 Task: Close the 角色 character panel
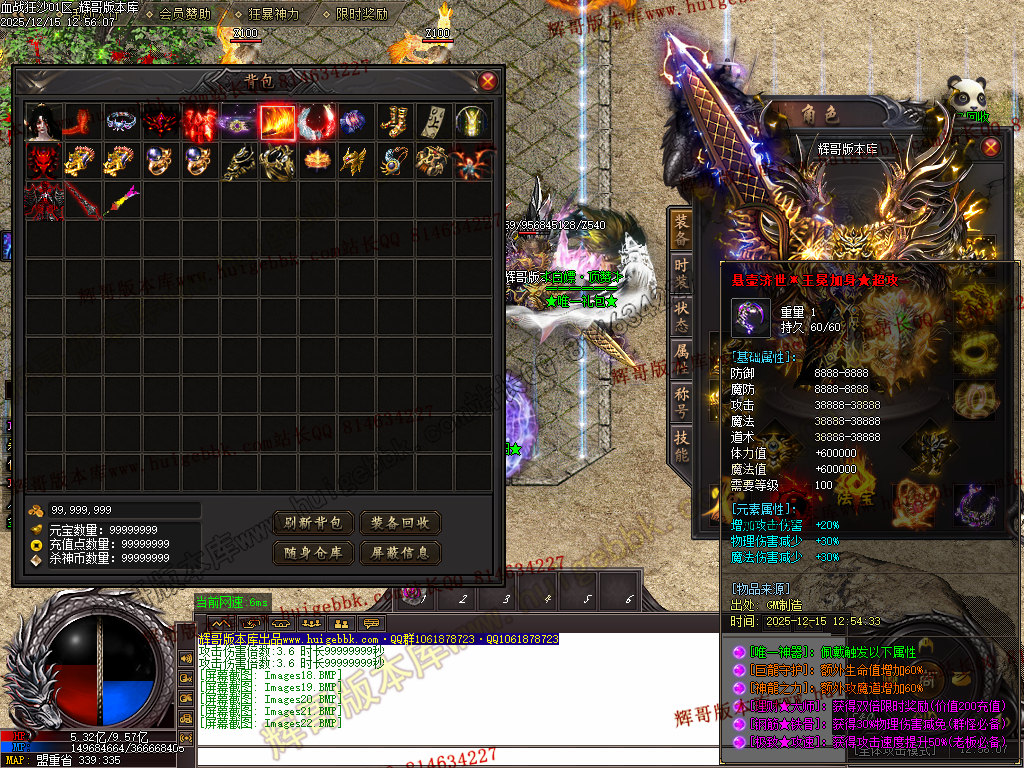(990, 148)
